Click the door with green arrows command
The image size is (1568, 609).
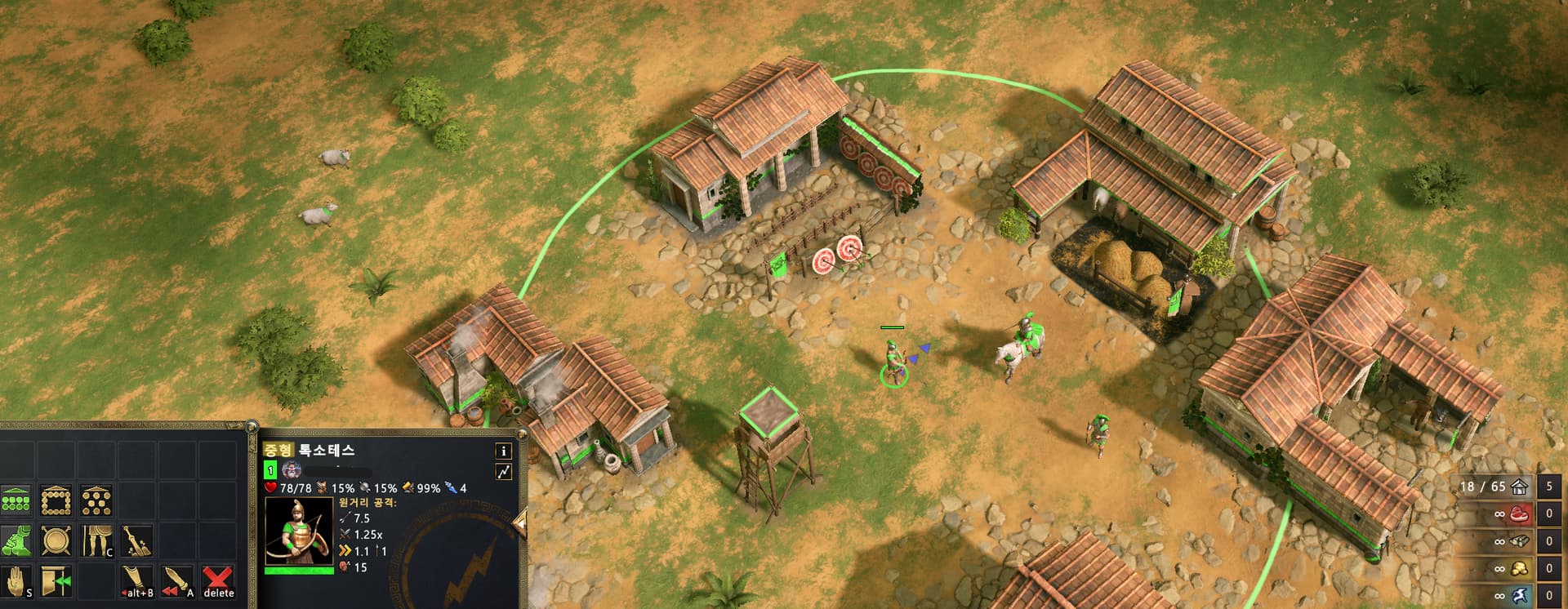click(x=56, y=580)
